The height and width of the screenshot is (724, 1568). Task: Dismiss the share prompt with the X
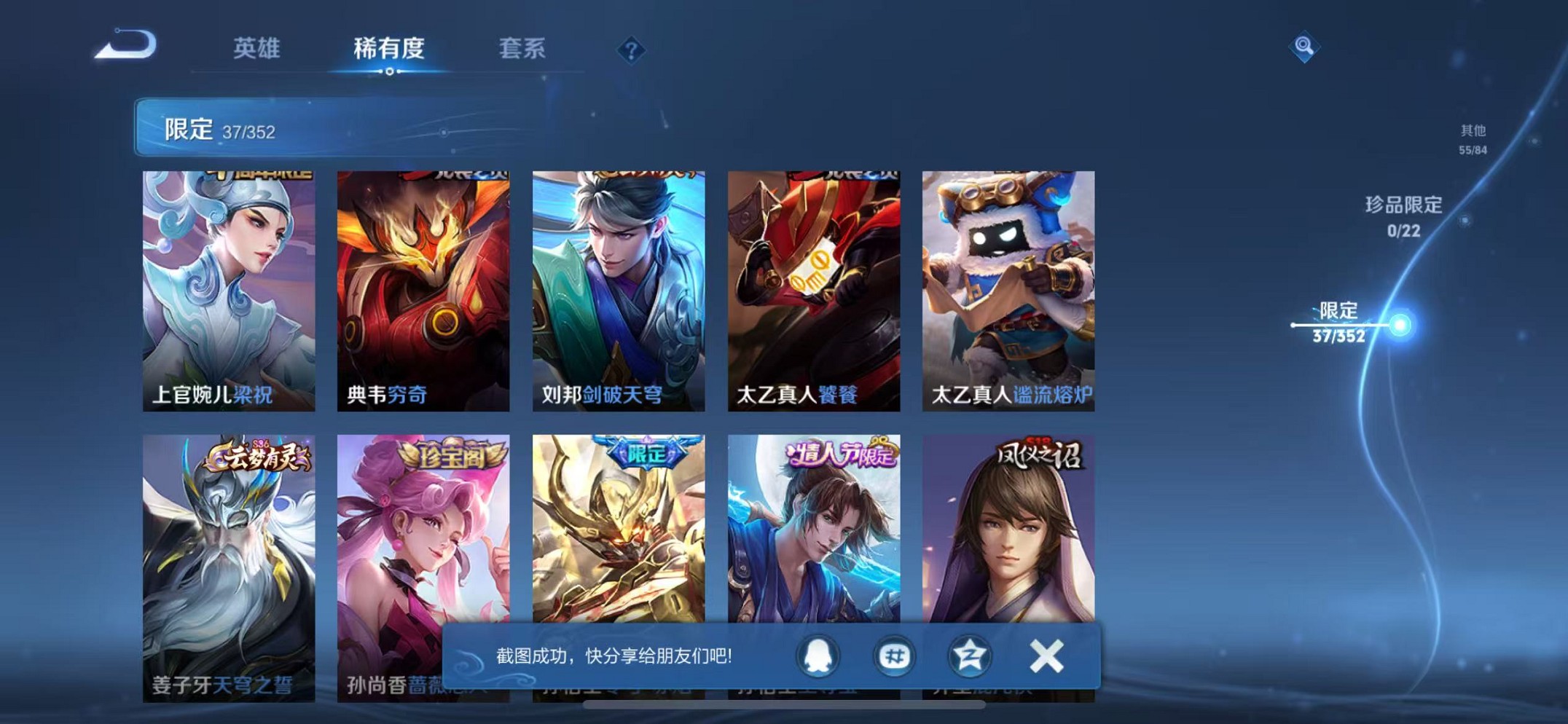1047,655
